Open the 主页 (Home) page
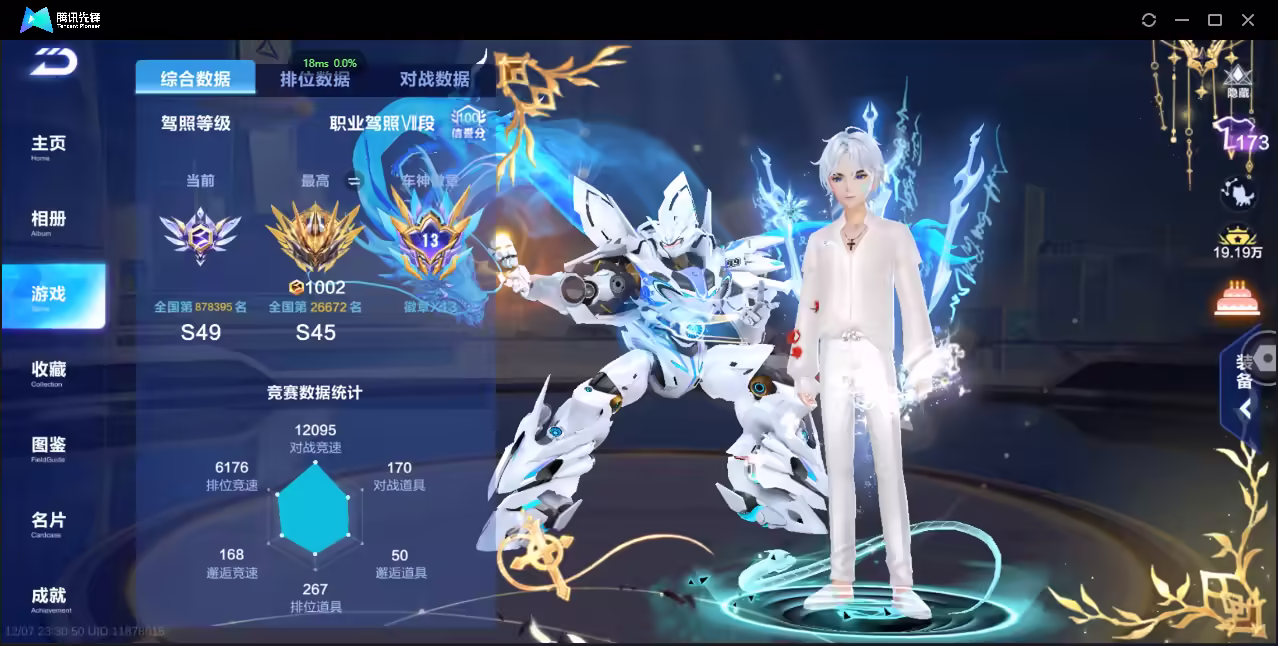This screenshot has width=1278, height=646. pyautogui.click(x=48, y=146)
